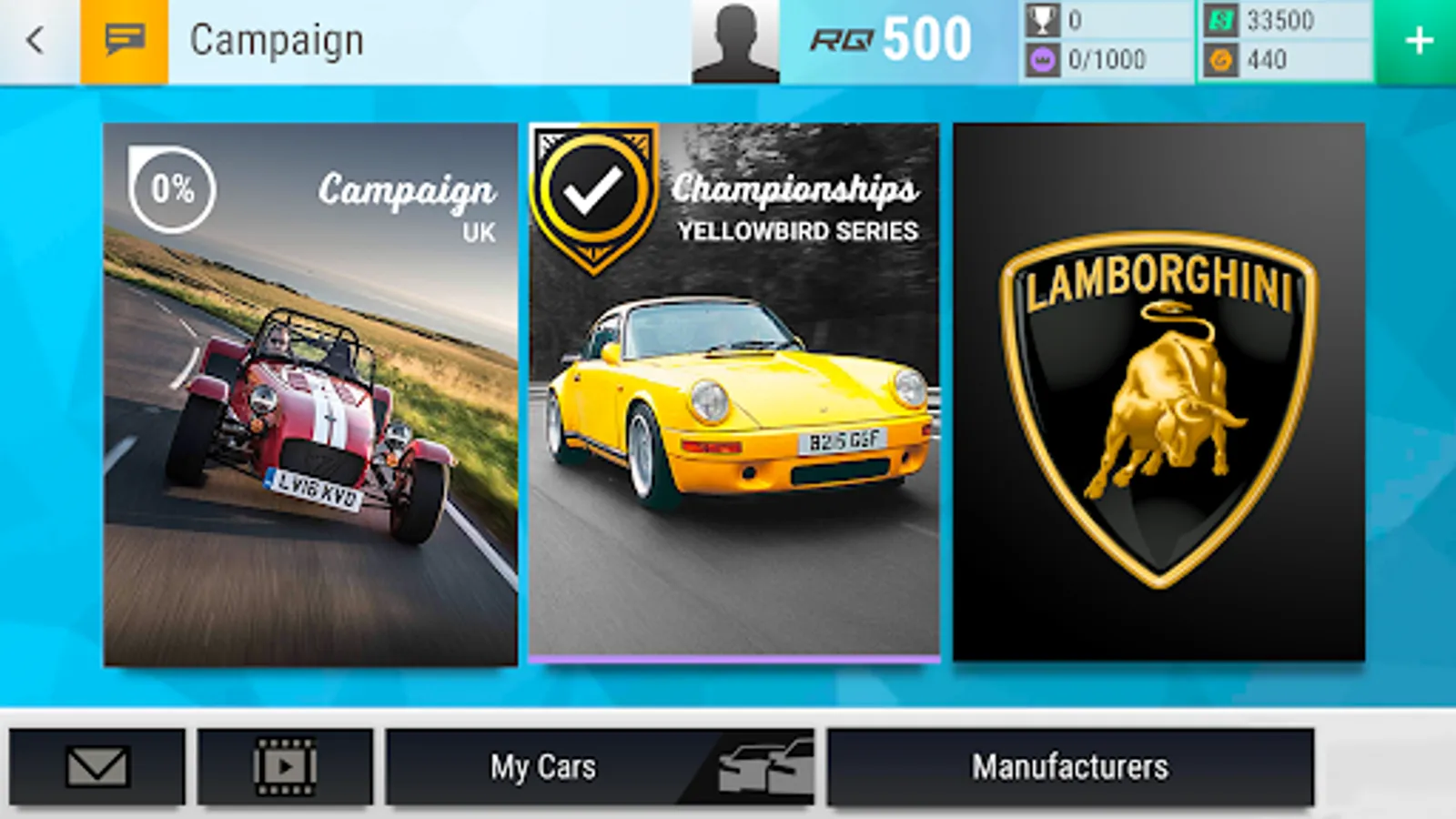Click the RQ 500 rating display
The width and height of the screenshot is (1456, 819).
892,38
